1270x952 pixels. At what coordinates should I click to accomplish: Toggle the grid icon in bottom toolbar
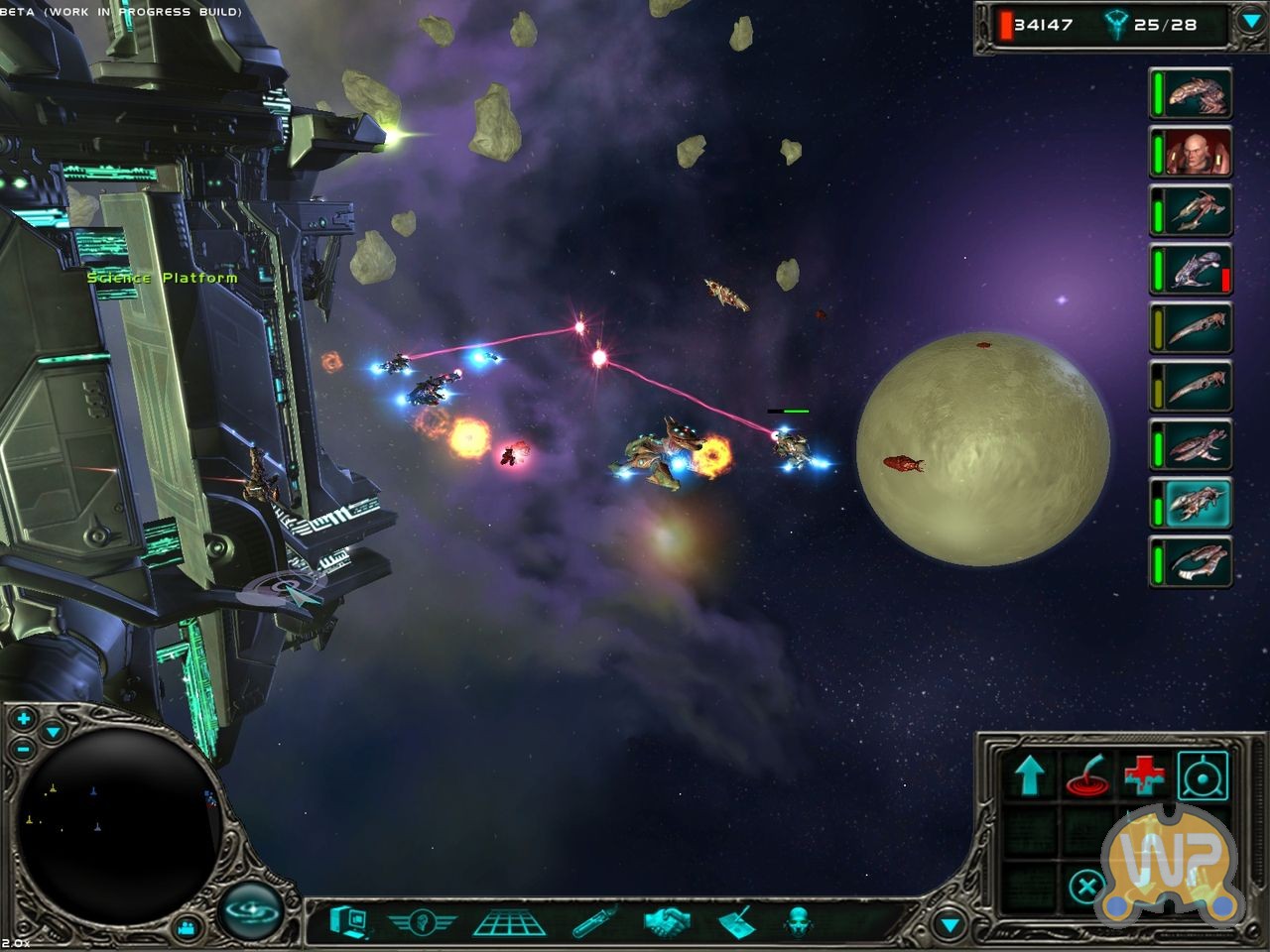[x=508, y=922]
